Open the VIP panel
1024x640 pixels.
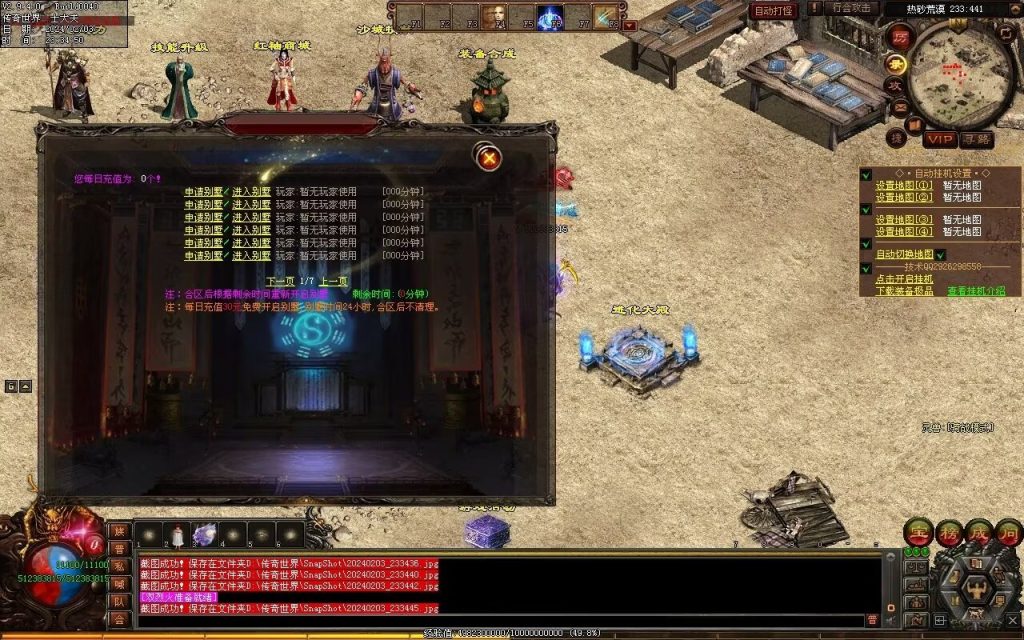(940, 139)
